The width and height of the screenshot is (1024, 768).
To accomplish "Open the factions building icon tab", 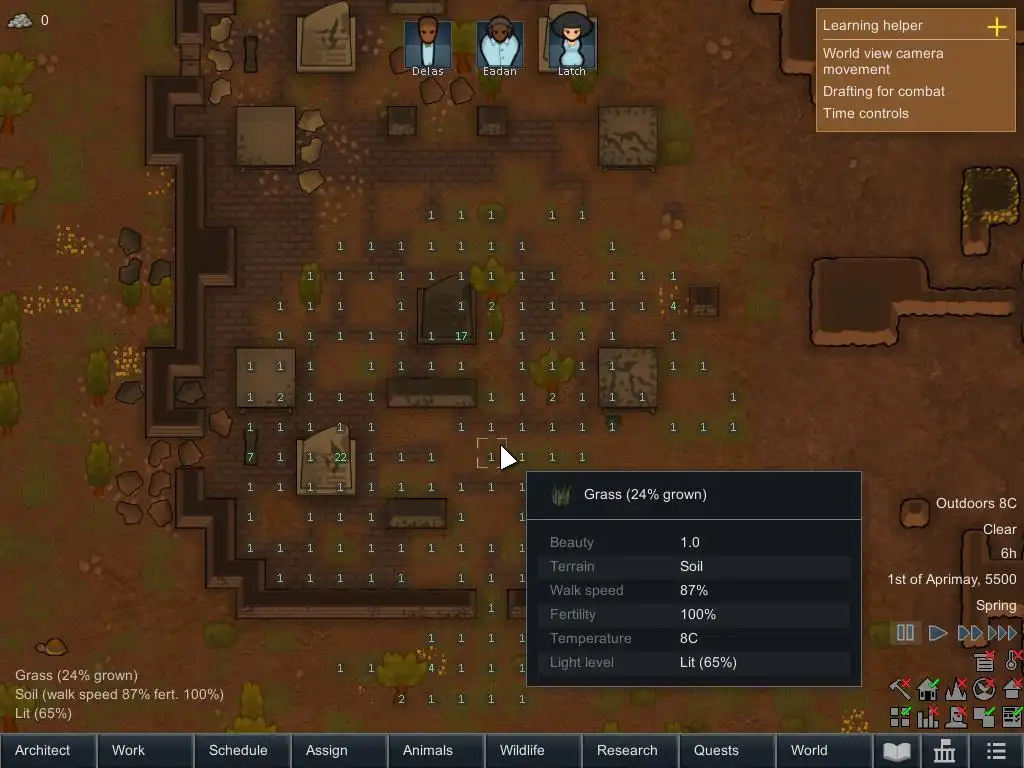I will pyautogui.click(x=944, y=751).
